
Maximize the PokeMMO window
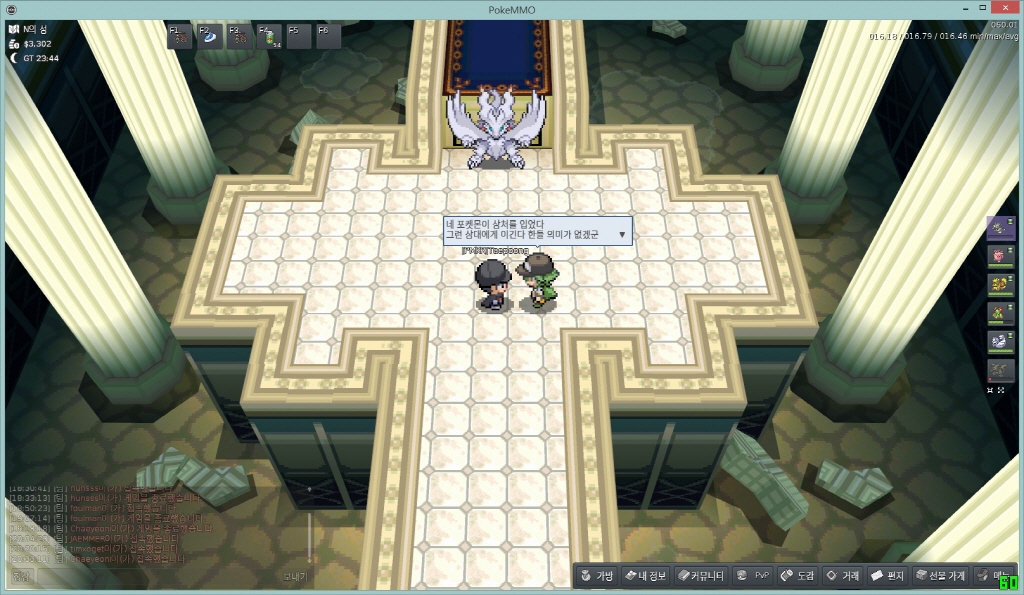[x=981, y=9]
